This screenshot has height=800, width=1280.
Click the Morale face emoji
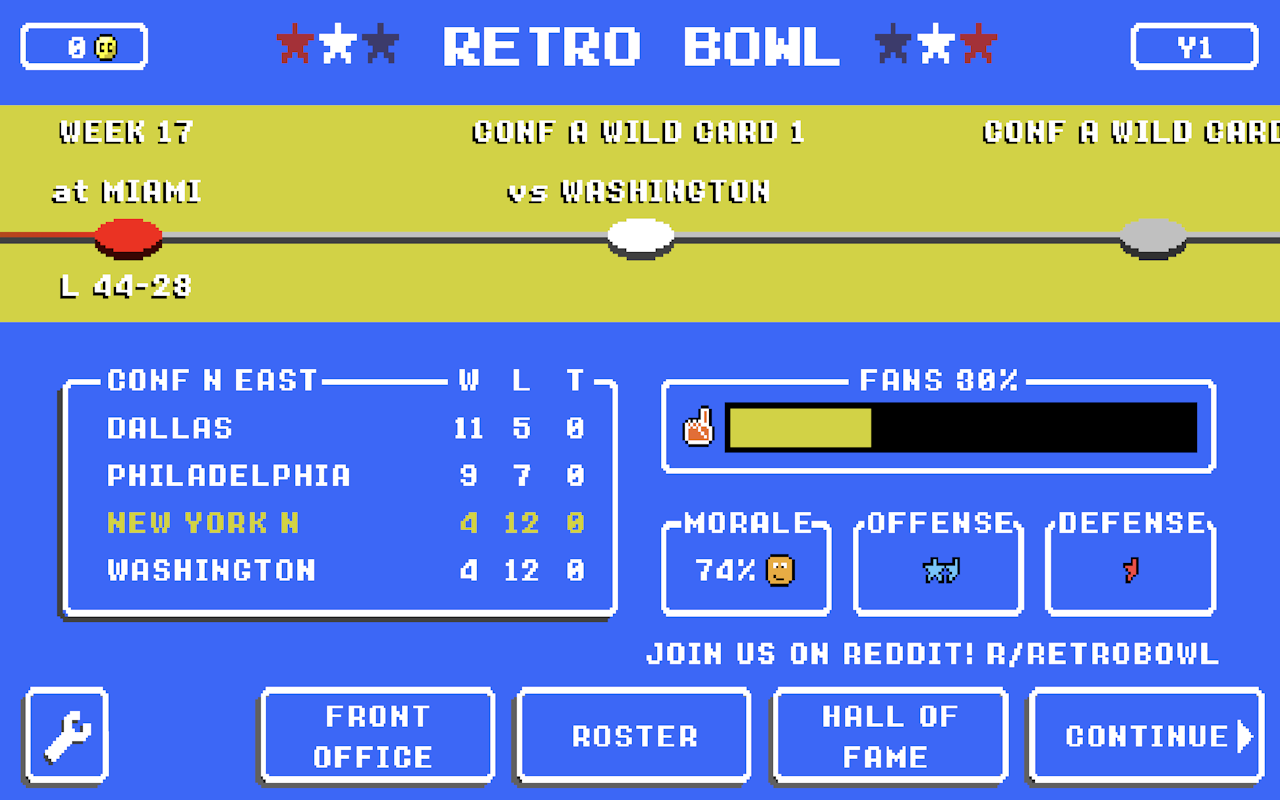click(777, 570)
